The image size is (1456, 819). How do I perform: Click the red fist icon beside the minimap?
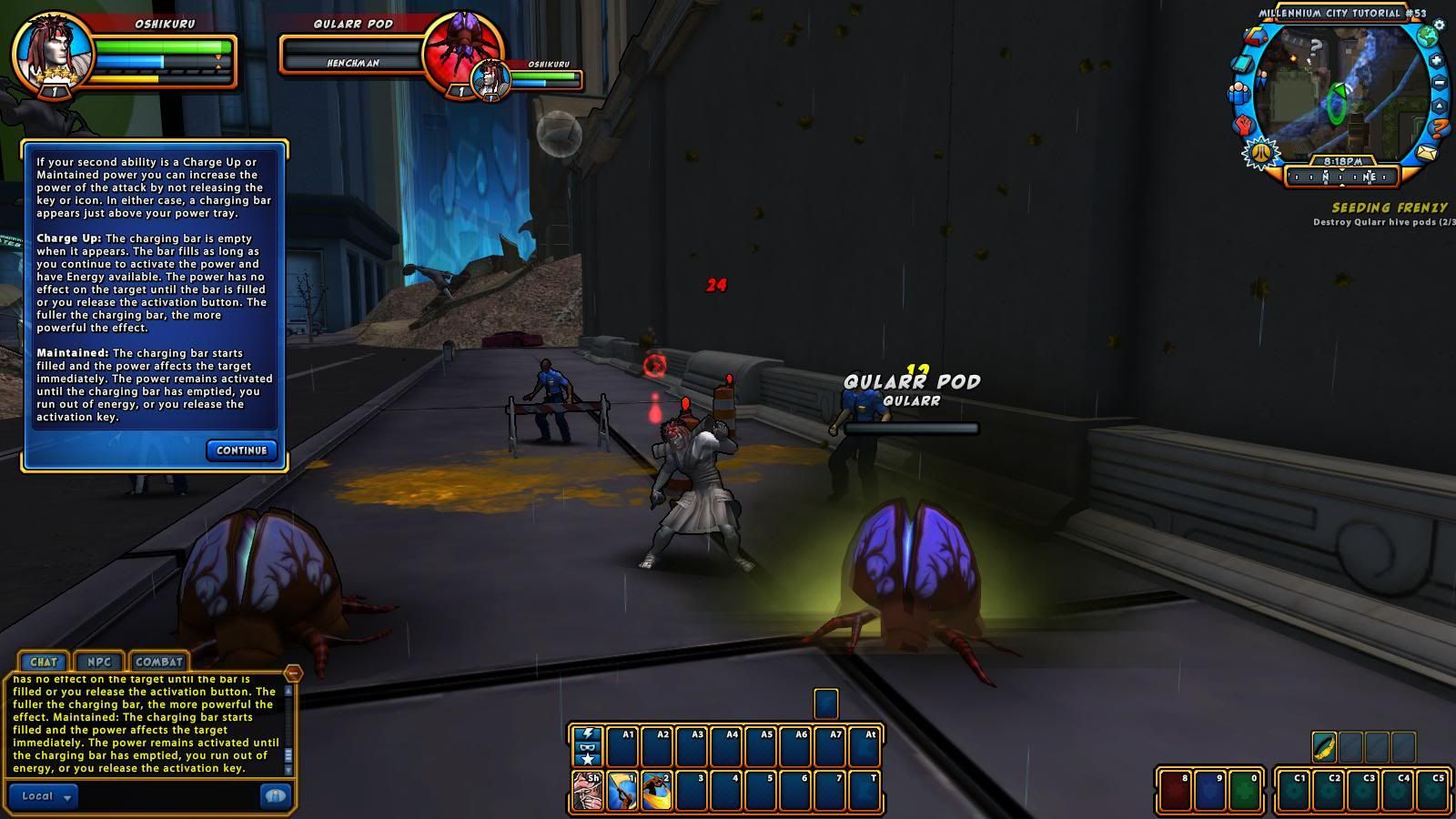[1244, 125]
